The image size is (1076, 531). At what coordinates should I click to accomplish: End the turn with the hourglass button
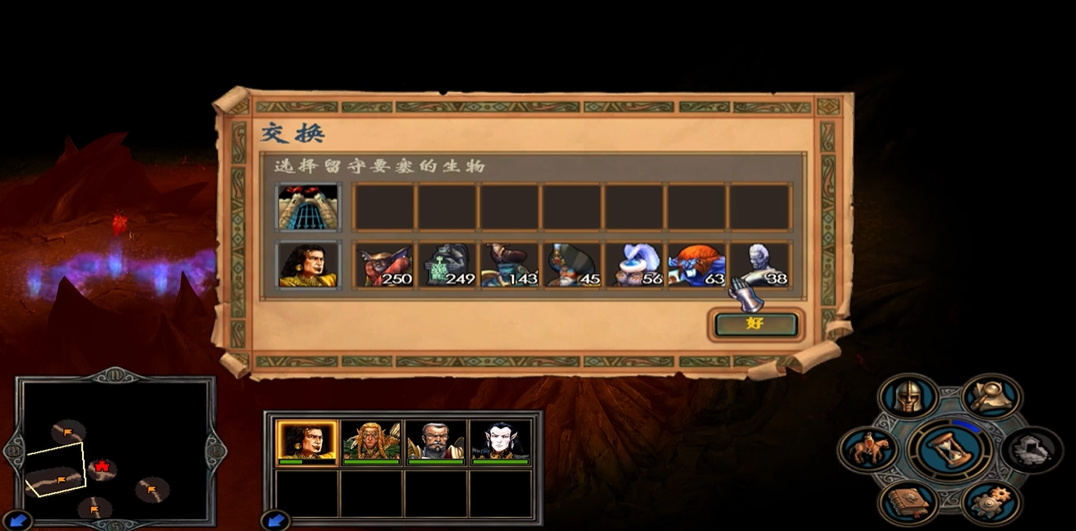(951, 449)
